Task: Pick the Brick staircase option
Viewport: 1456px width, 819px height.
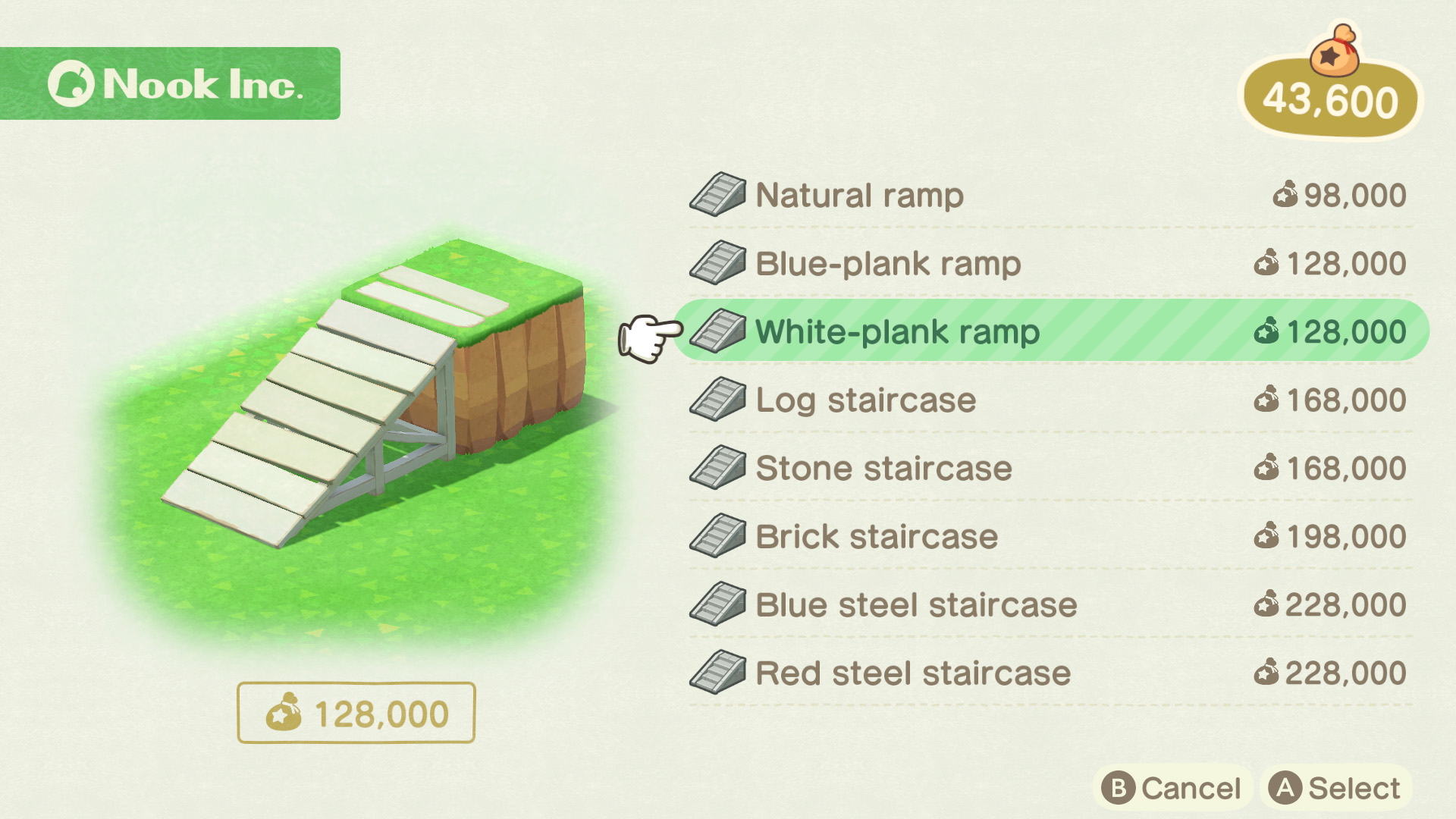Action: coord(877,537)
